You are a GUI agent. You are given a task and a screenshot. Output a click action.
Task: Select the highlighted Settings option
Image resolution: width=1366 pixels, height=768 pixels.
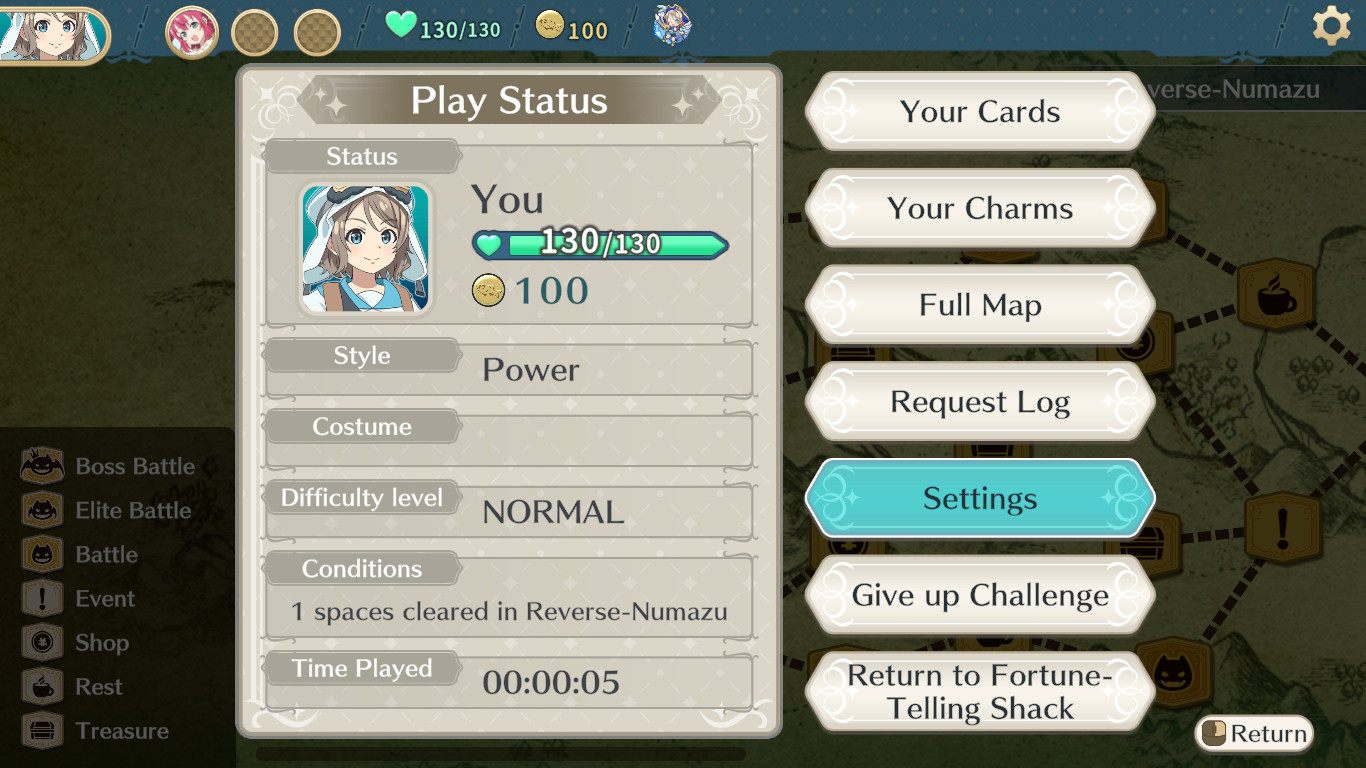[x=980, y=498]
